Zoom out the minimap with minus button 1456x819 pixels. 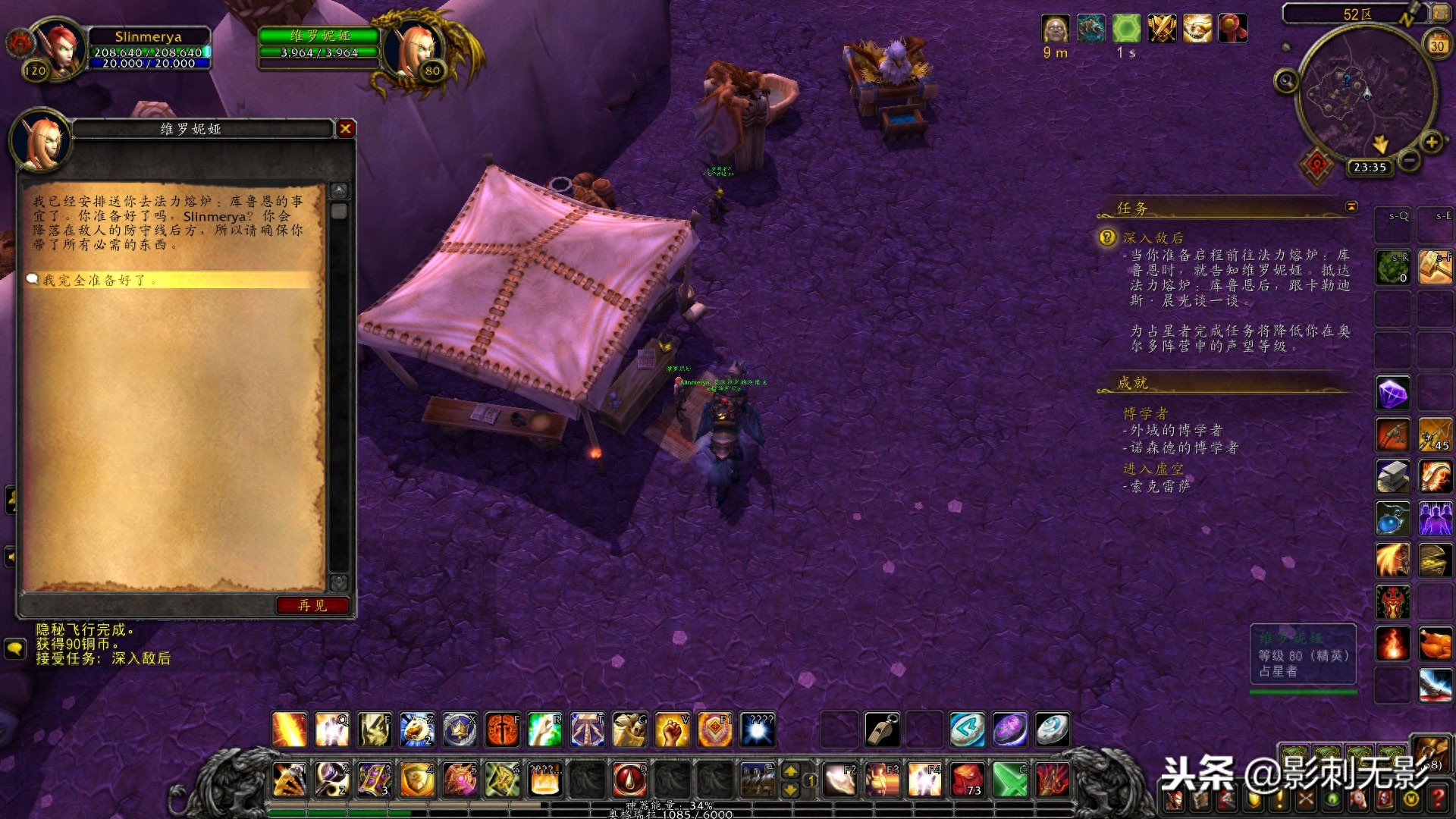click(1409, 160)
